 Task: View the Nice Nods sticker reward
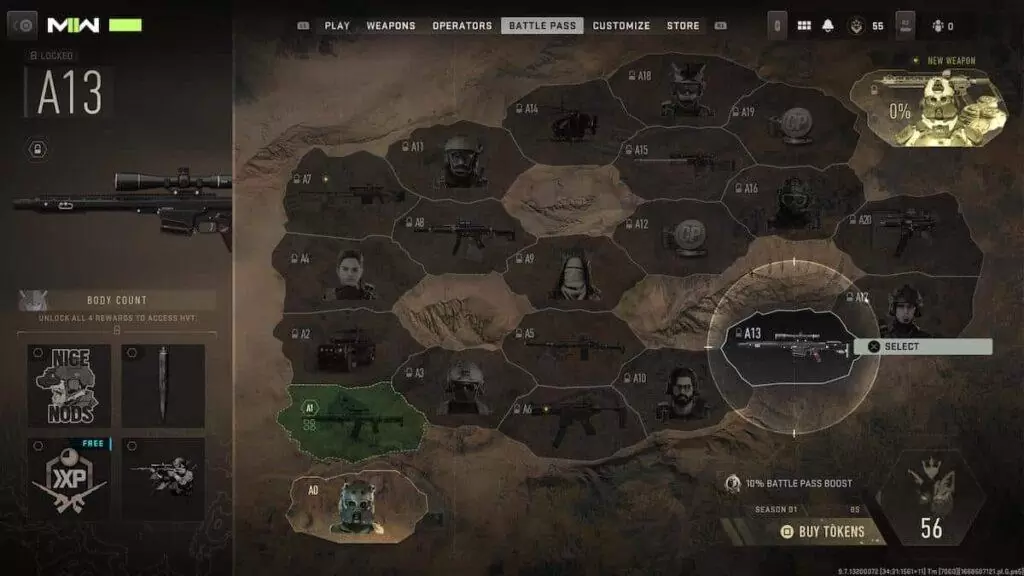pos(69,385)
